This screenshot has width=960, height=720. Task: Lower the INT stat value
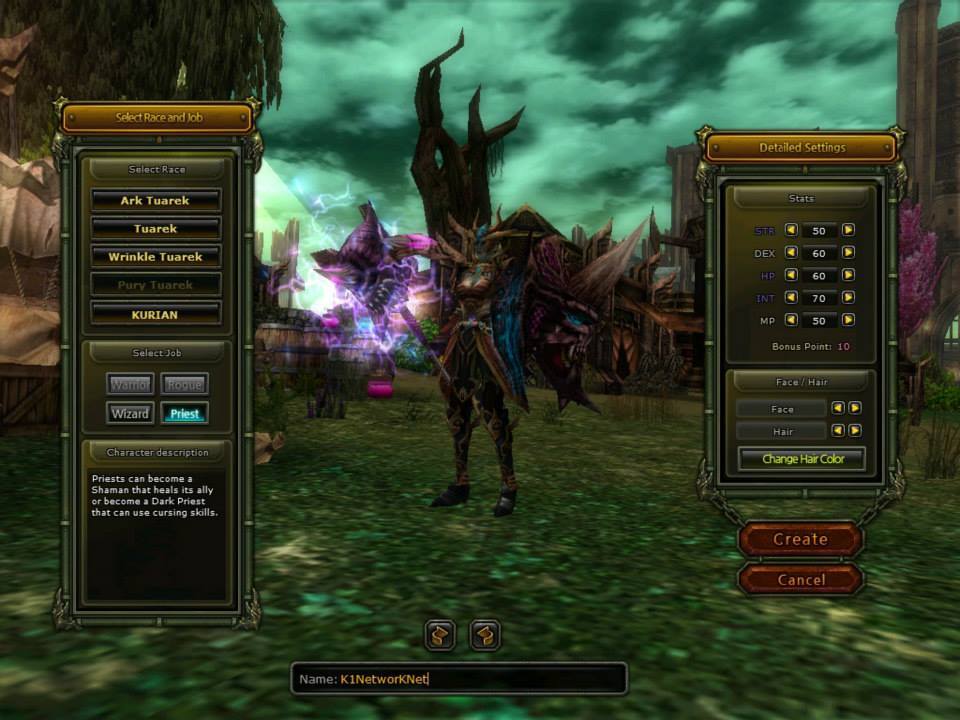pos(791,298)
